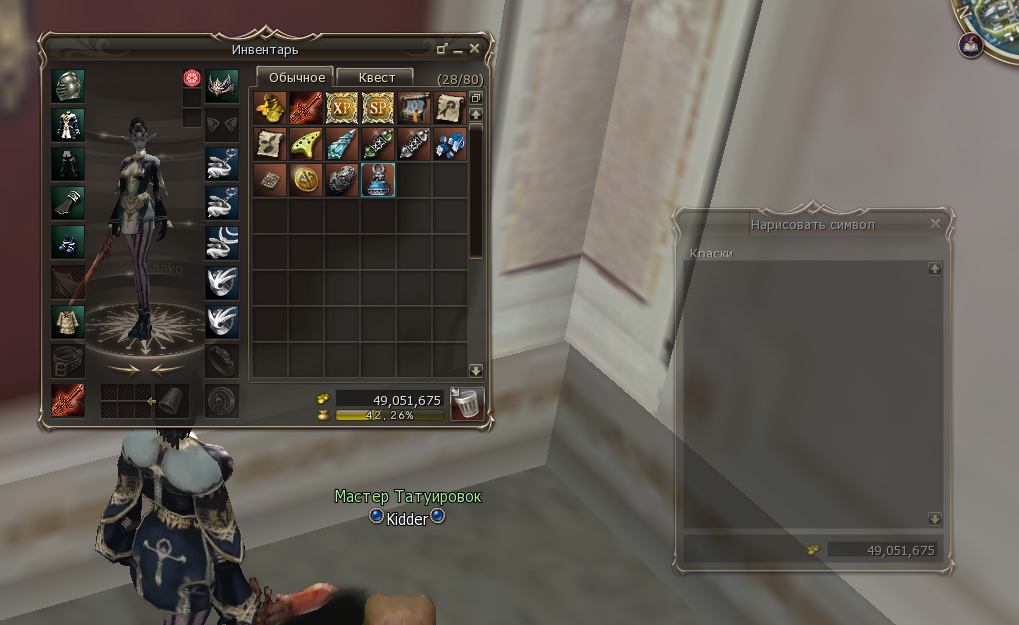Click the inventory scroll down arrow
1019x625 pixels.
point(476,370)
